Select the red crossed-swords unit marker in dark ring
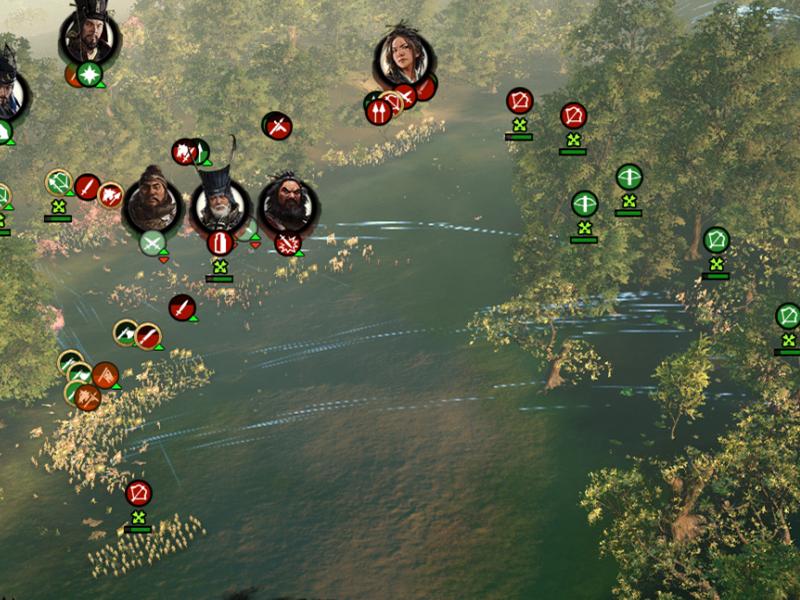Image resolution: width=800 pixels, height=600 pixels. 277,126
